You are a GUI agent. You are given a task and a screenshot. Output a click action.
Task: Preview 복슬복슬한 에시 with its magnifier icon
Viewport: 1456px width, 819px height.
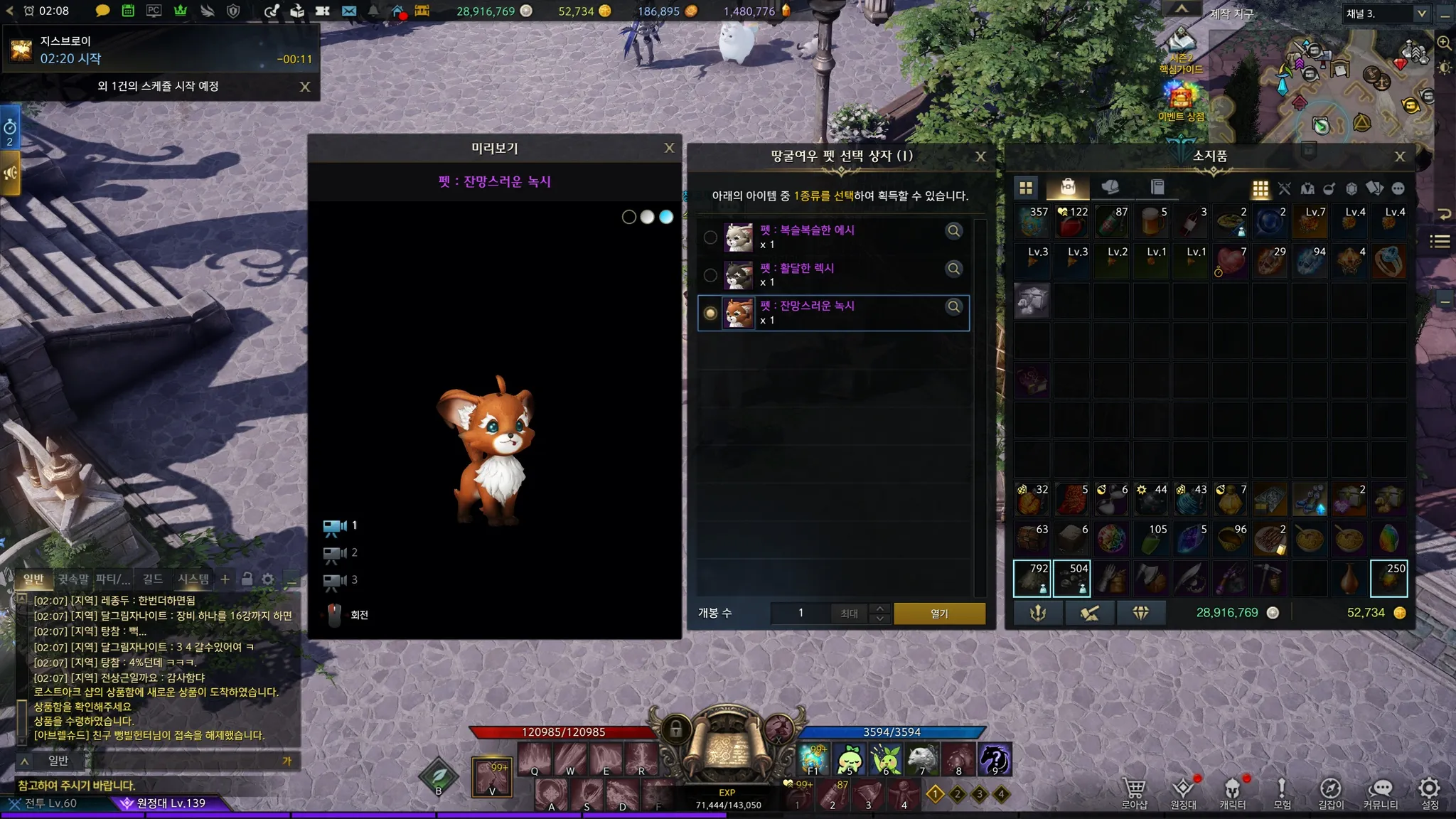point(953,230)
